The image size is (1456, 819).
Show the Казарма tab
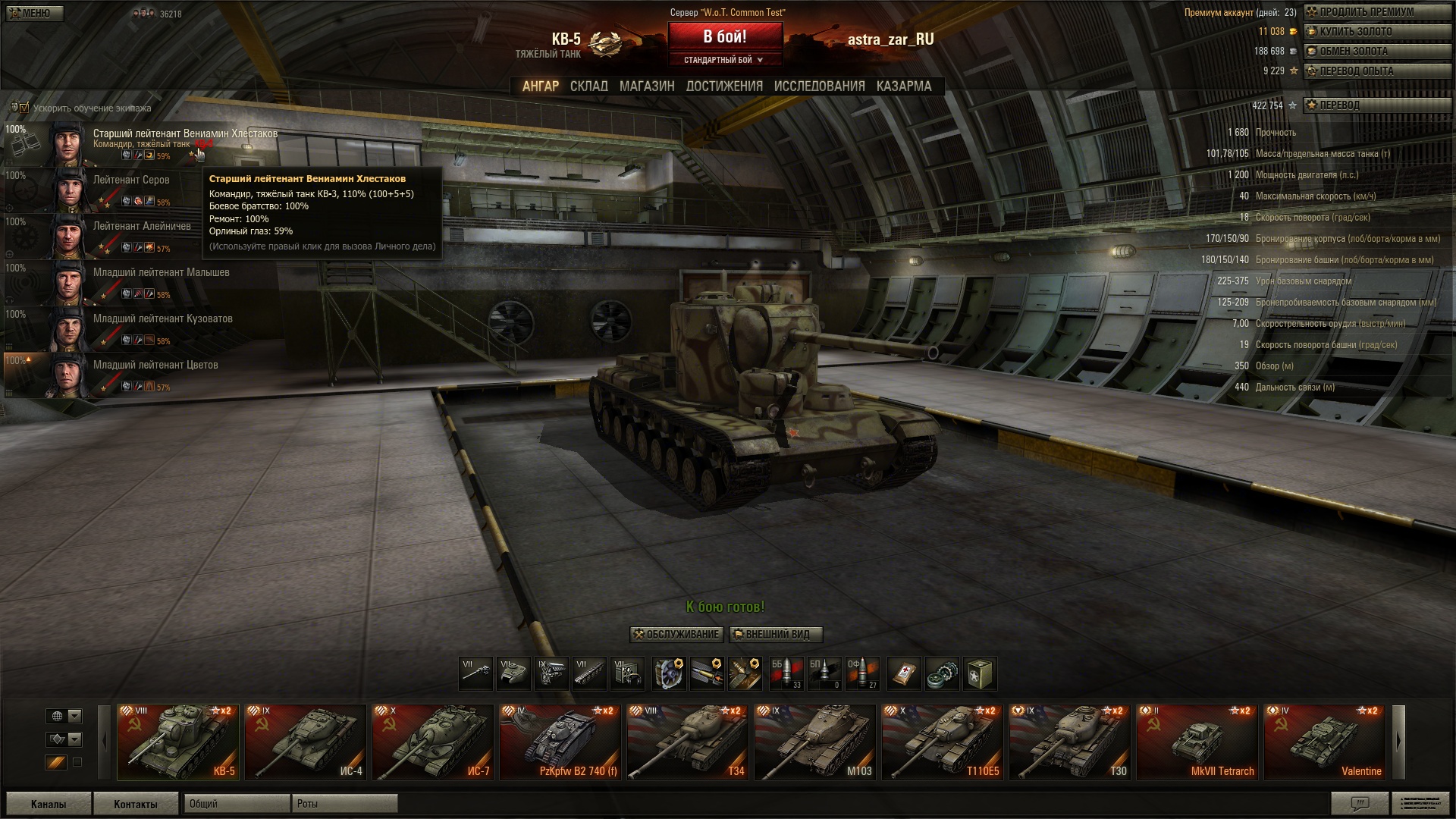click(903, 86)
